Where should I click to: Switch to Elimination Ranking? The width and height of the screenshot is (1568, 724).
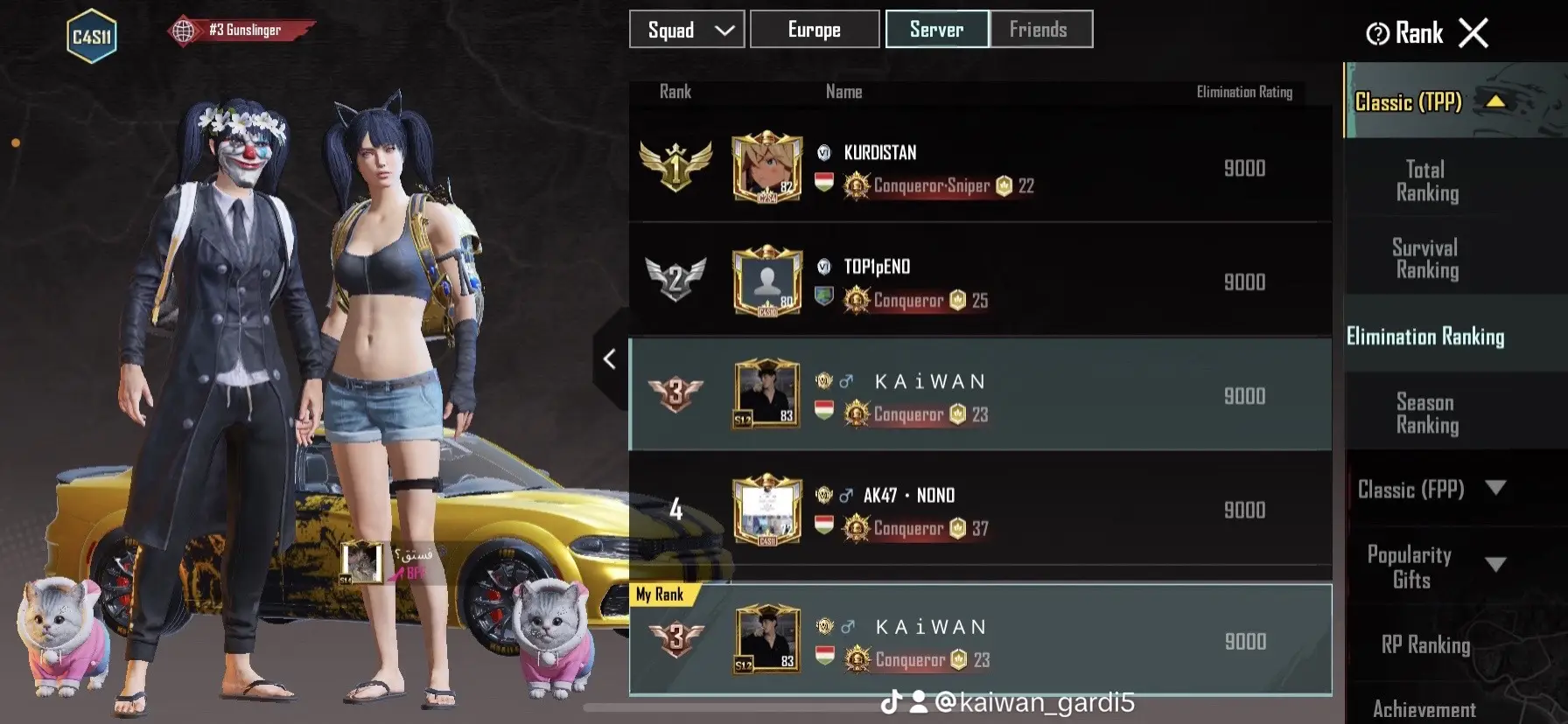(1426, 336)
